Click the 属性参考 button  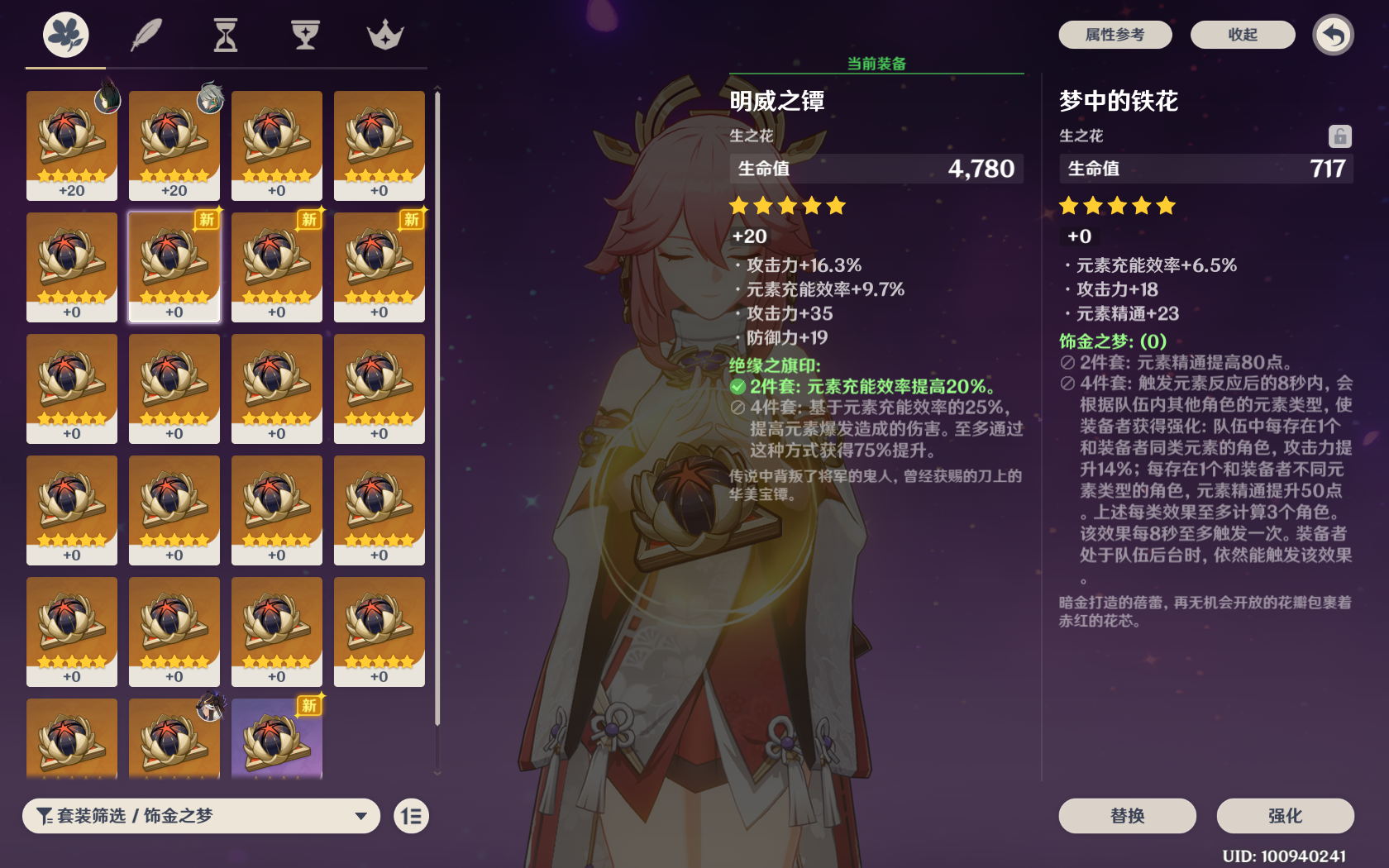click(1115, 35)
